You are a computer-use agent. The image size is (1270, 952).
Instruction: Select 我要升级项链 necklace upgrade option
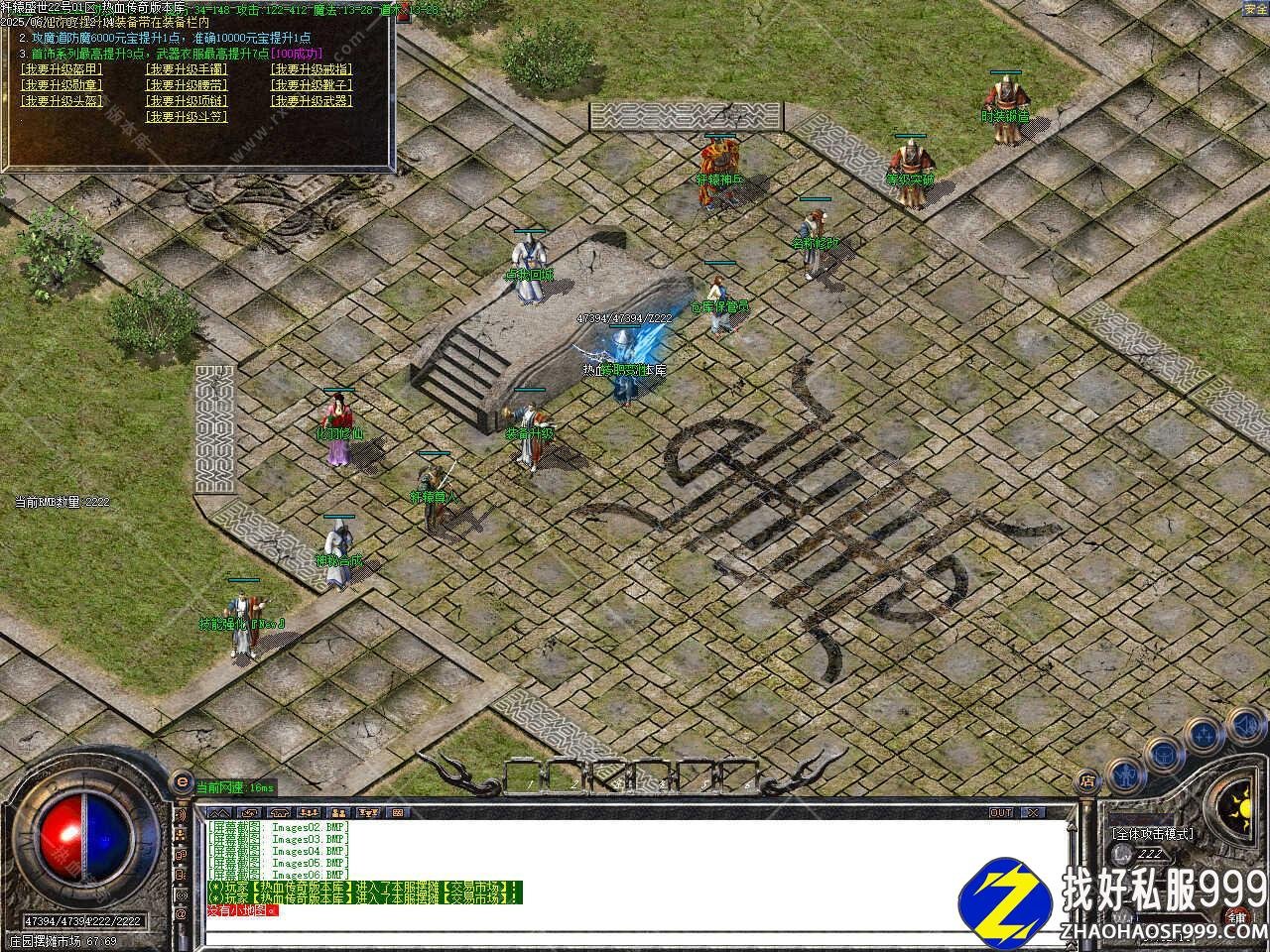pos(186,101)
